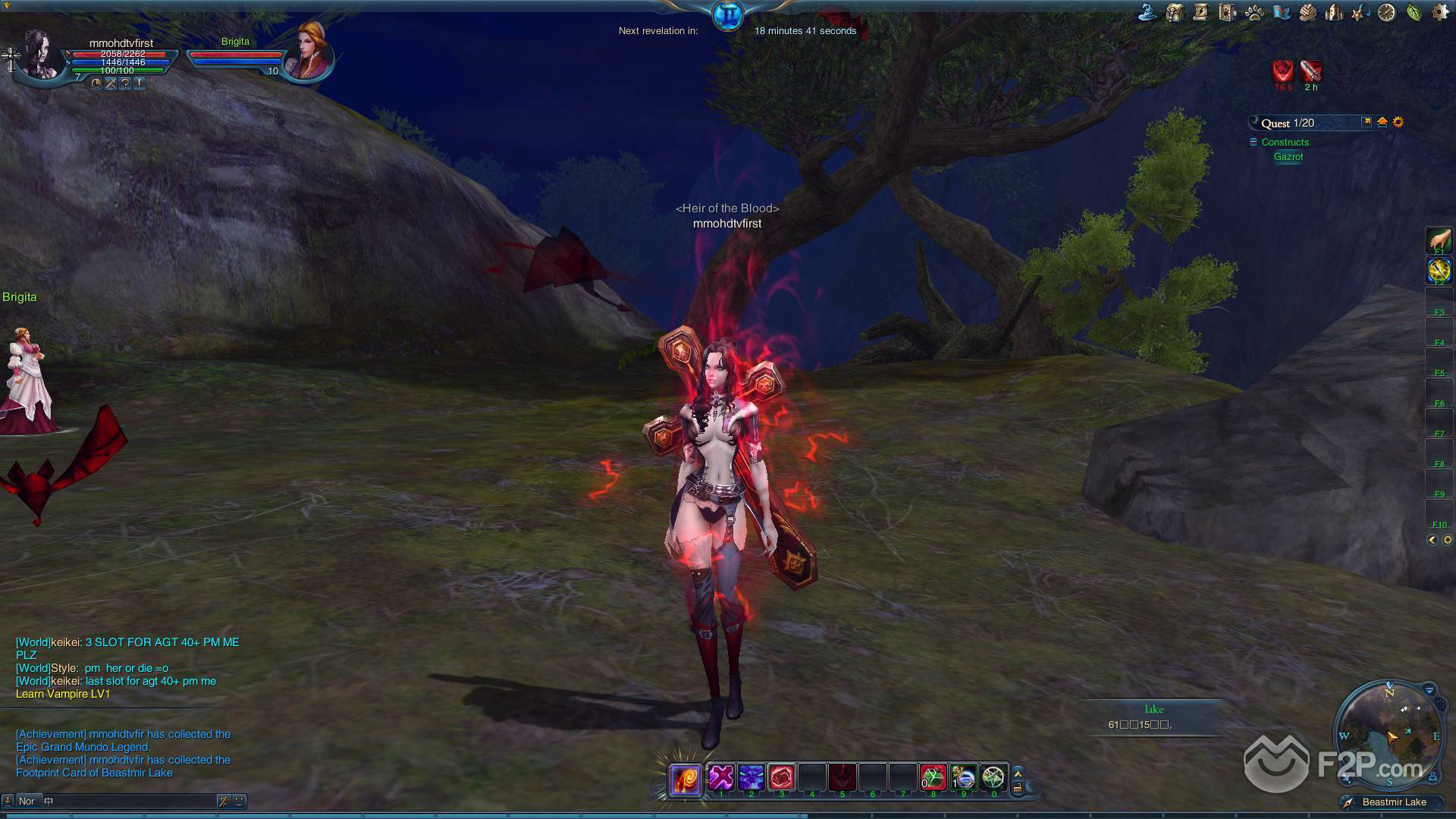This screenshot has height=819, width=1456.
Task: Open the gear settings icon in top bar
Action: click(x=1439, y=13)
